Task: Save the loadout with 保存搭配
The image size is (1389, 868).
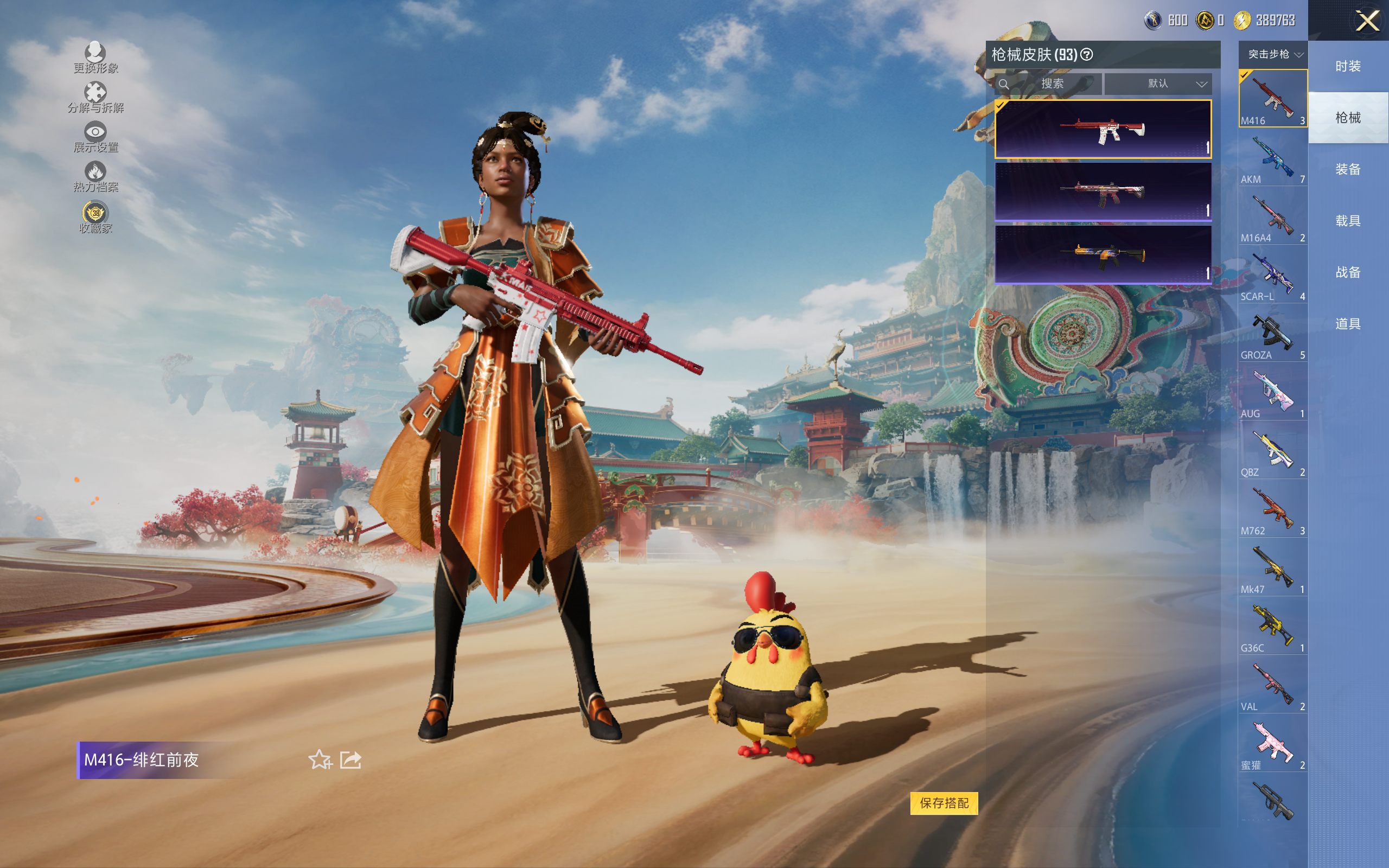Action: 944,802
